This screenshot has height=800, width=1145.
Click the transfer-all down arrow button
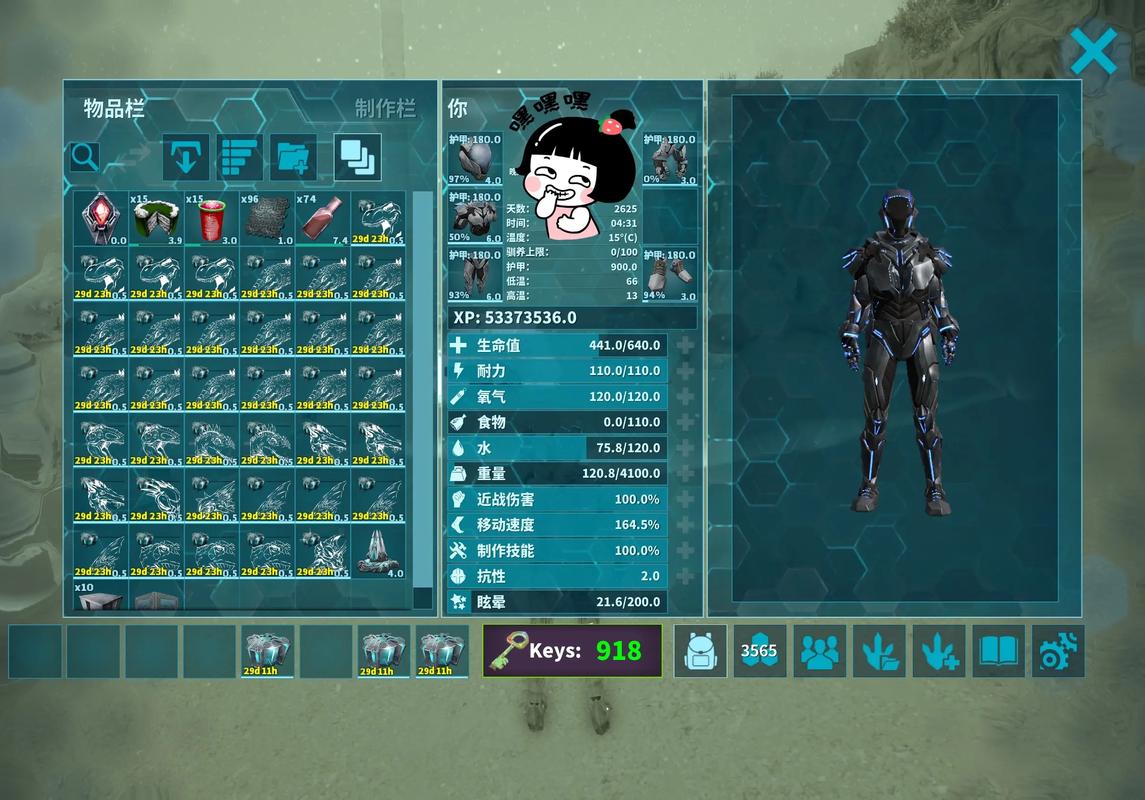[186, 157]
